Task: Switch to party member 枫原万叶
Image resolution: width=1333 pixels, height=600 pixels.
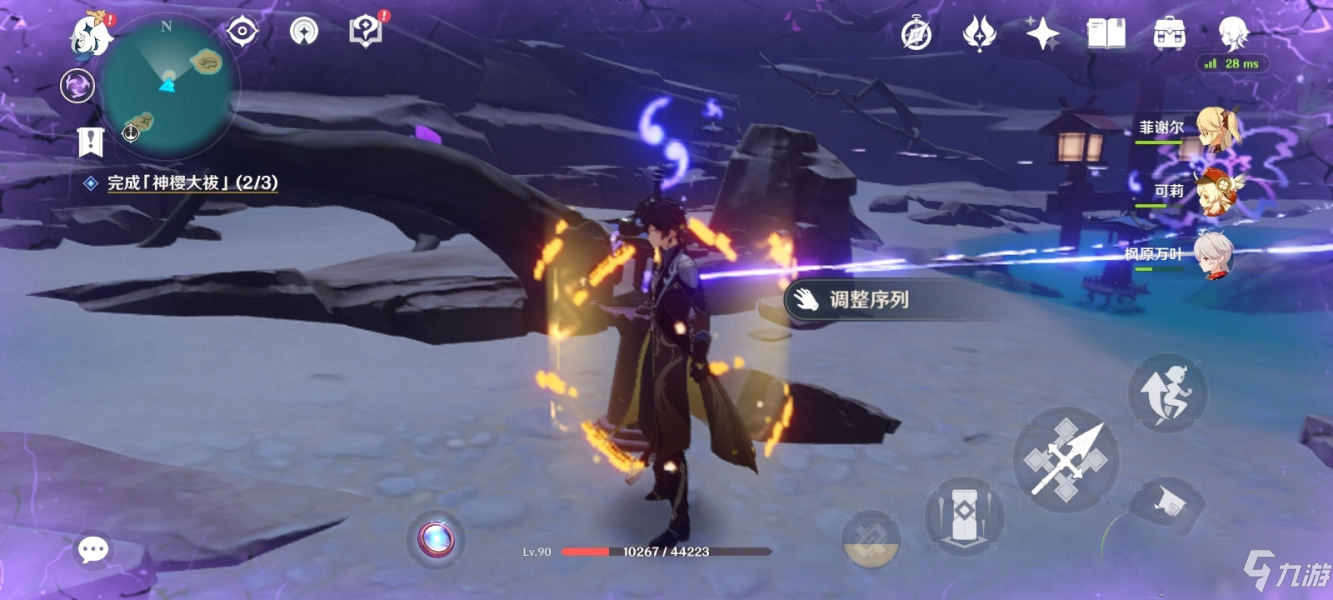Action: click(x=1214, y=255)
